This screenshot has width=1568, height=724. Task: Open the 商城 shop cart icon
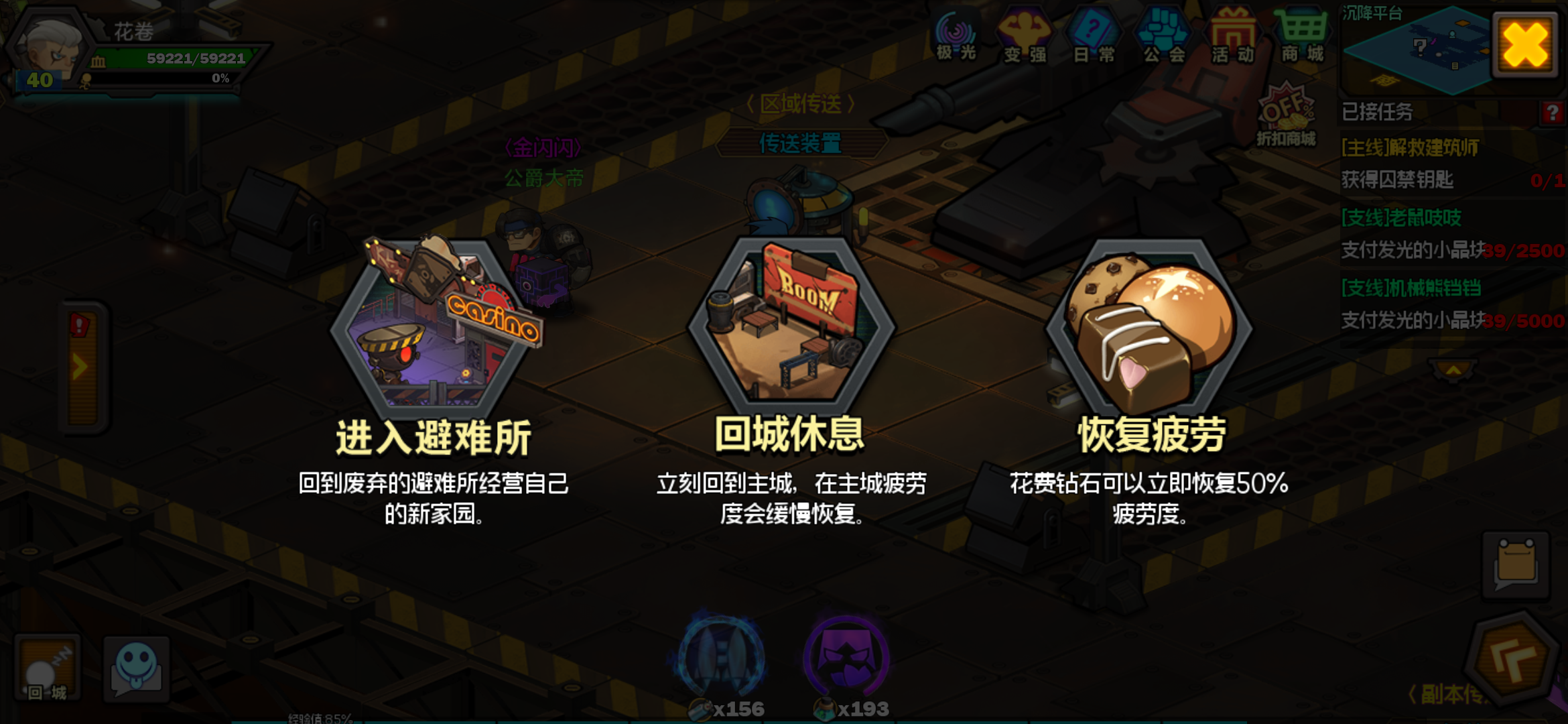[1302, 37]
